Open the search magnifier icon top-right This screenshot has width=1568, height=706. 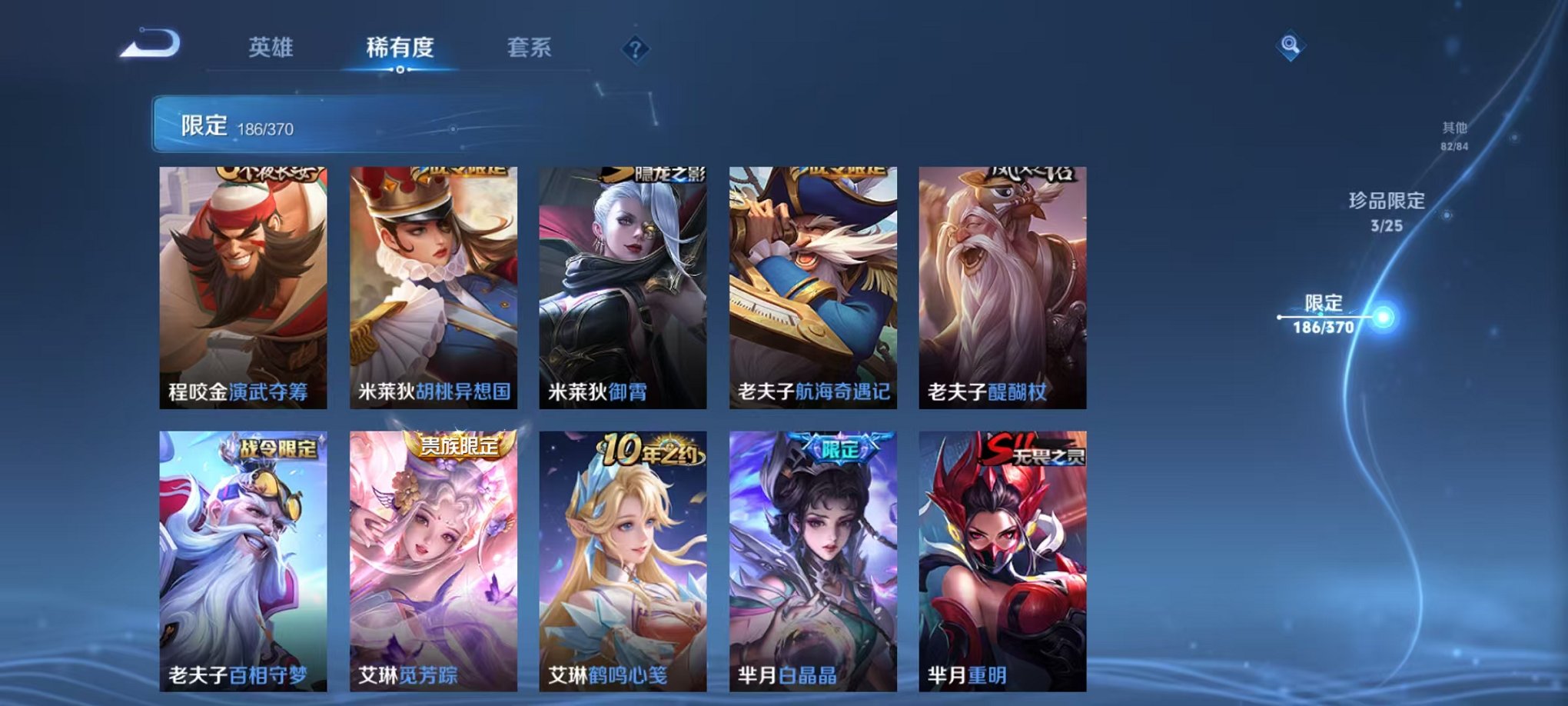point(1291,46)
